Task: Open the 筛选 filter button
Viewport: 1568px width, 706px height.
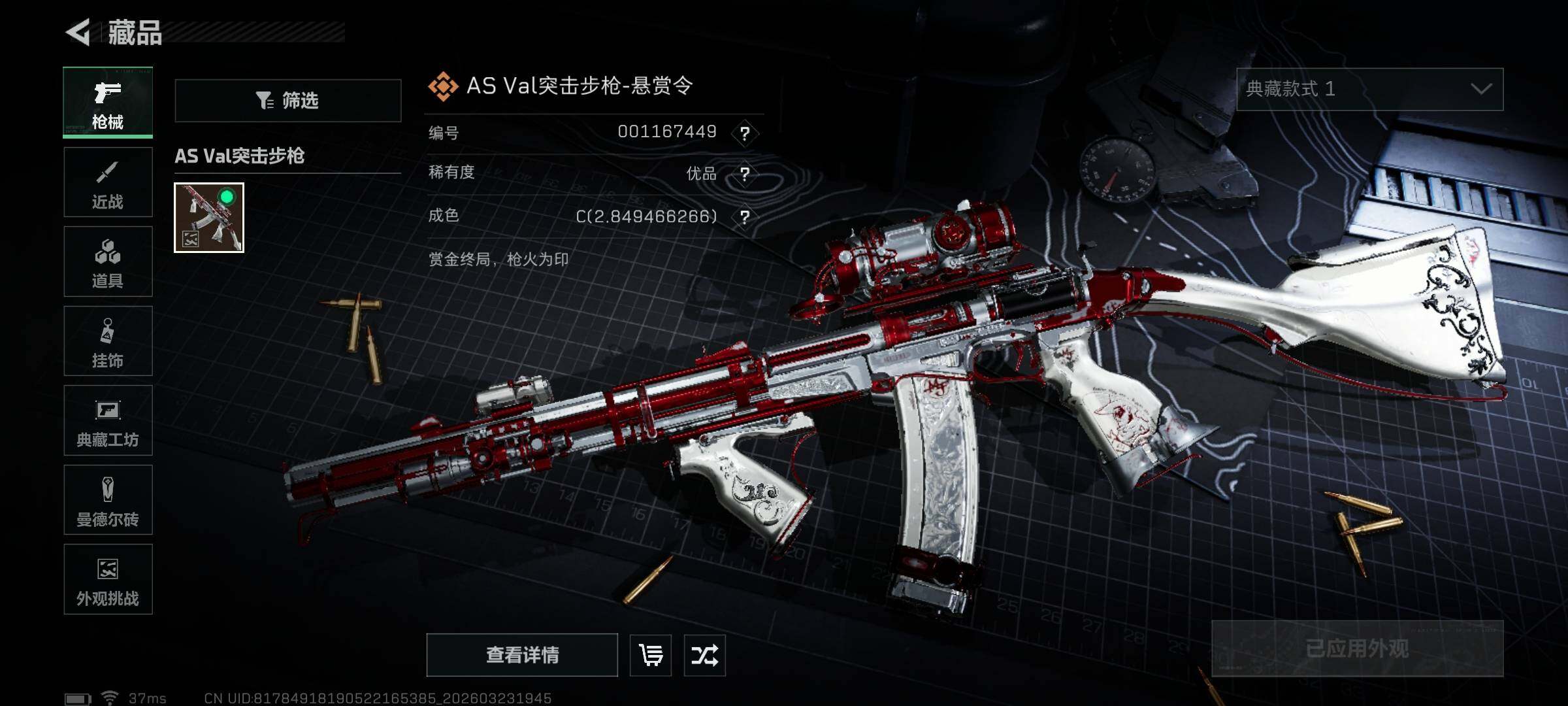Action: pos(287,101)
